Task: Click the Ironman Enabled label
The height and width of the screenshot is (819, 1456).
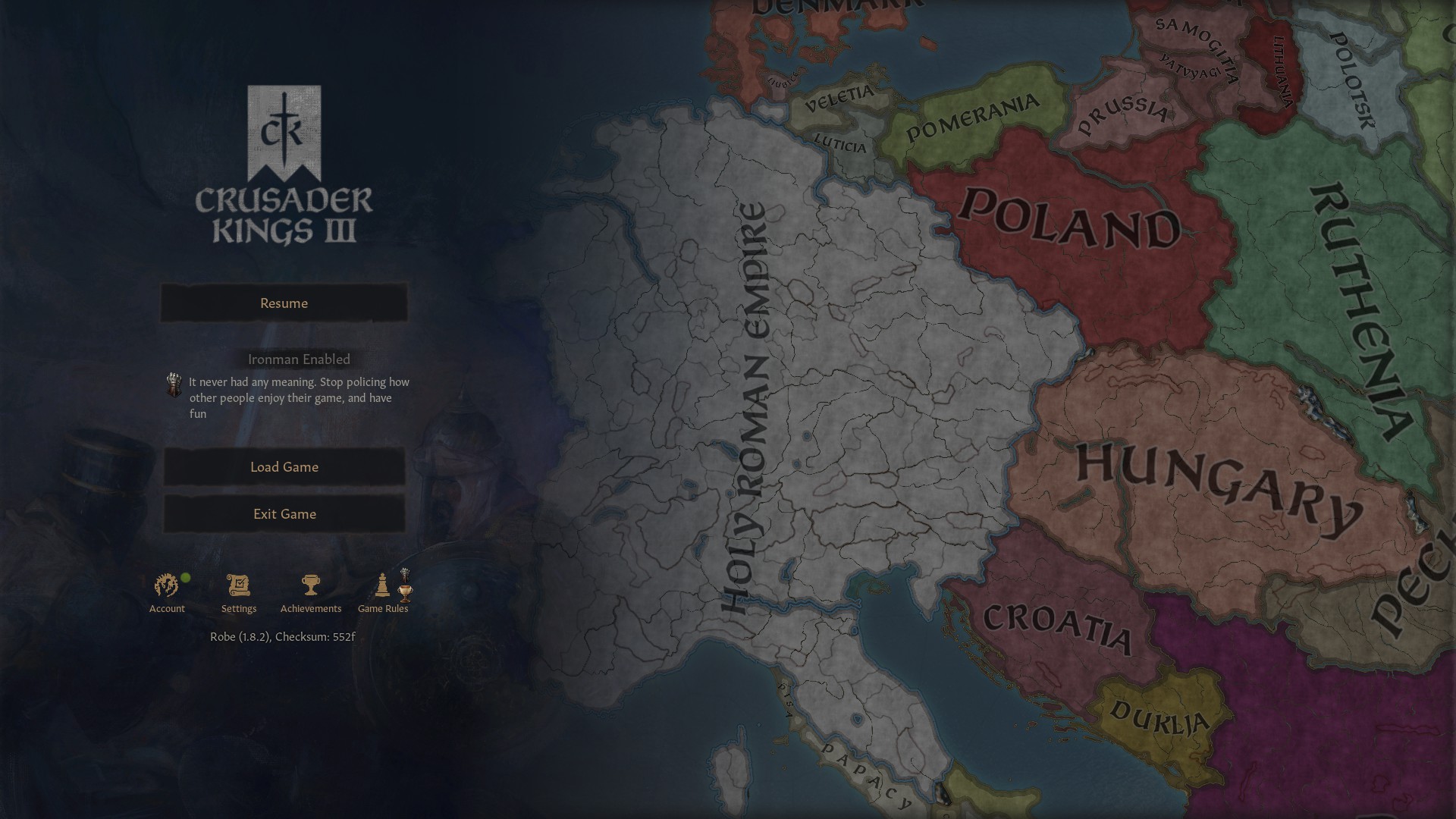Action: point(298,359)
